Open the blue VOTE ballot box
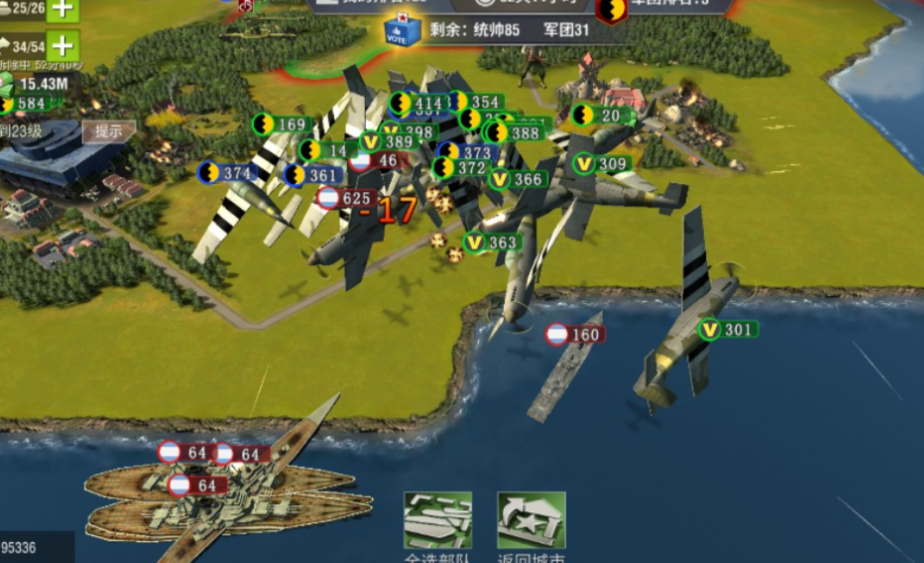This screenshot has width=924, height=563. pos(402,31)
